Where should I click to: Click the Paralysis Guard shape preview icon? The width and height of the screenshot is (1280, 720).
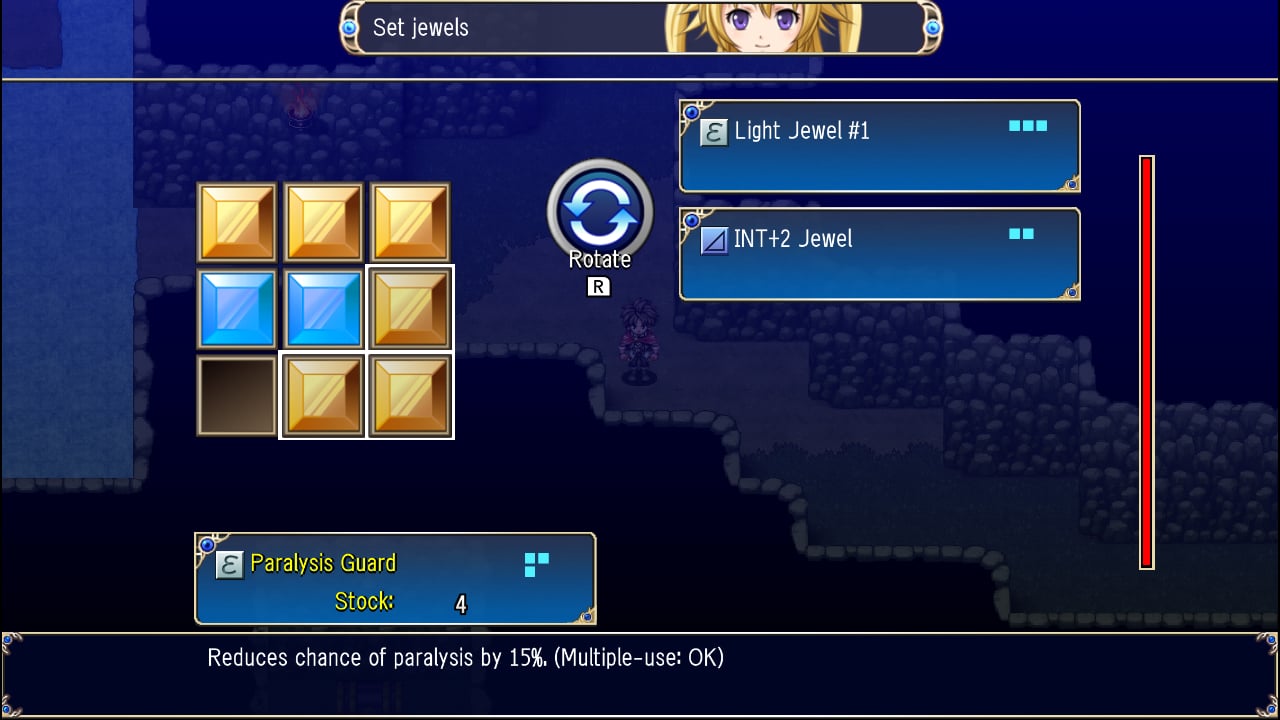534,565
